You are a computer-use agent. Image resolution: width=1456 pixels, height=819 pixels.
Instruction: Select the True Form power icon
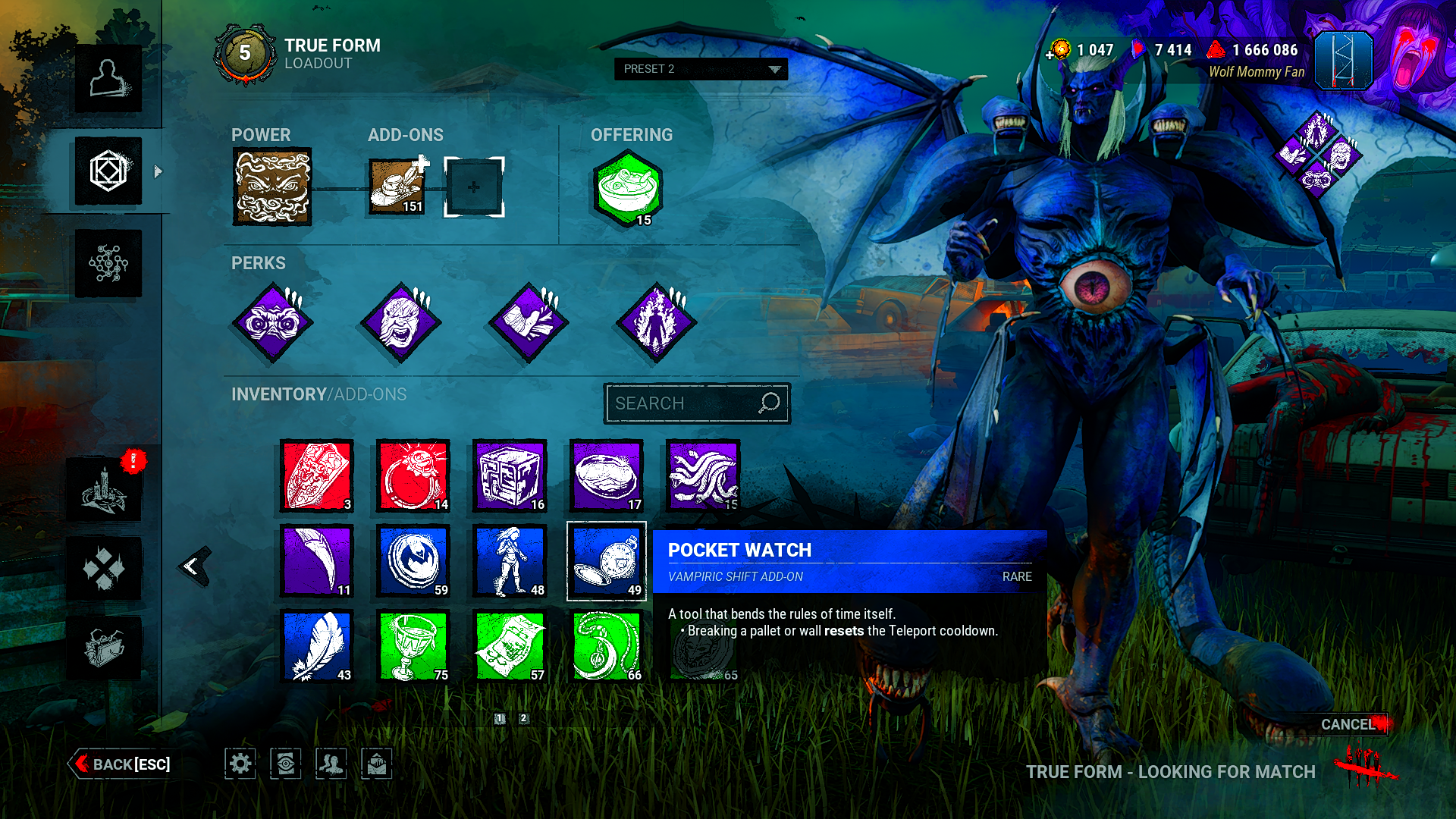click(x=271, y=187)
